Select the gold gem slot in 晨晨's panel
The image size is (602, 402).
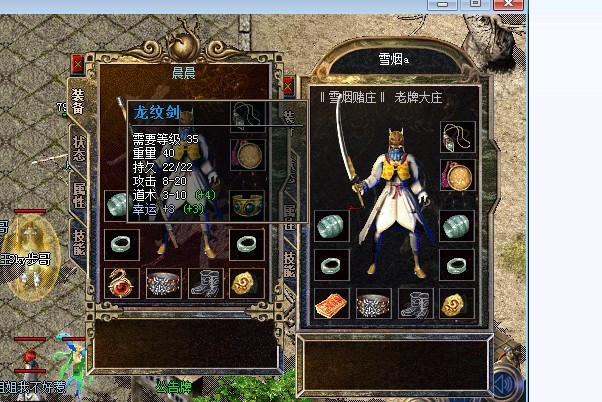click(246, 282)
